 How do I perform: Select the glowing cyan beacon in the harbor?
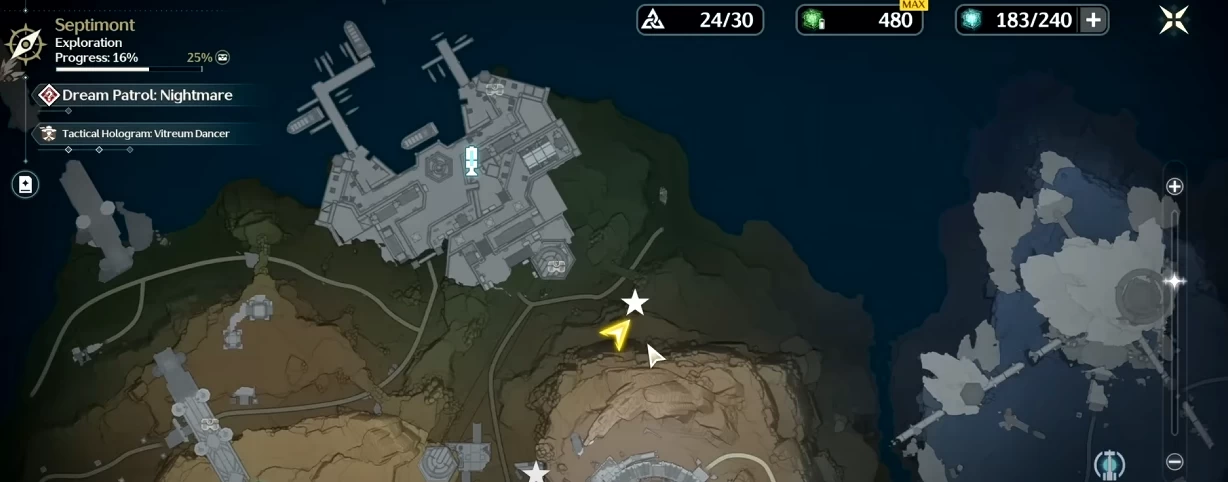(471, 160)
